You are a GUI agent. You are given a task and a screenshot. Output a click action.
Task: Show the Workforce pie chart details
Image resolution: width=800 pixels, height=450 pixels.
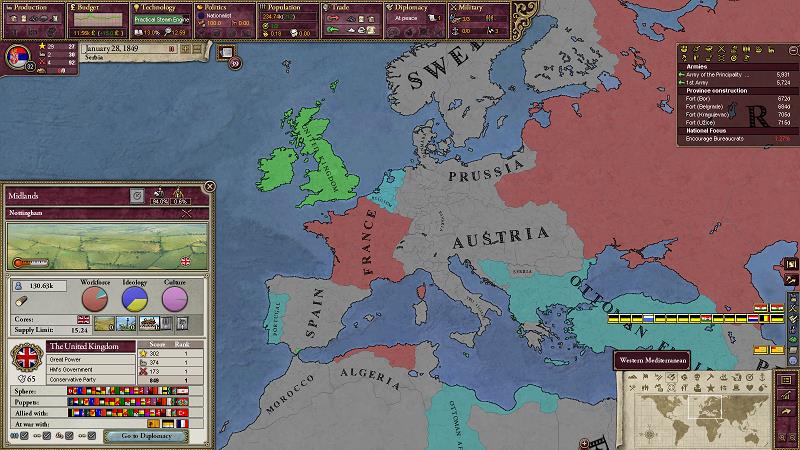point(94,299)
